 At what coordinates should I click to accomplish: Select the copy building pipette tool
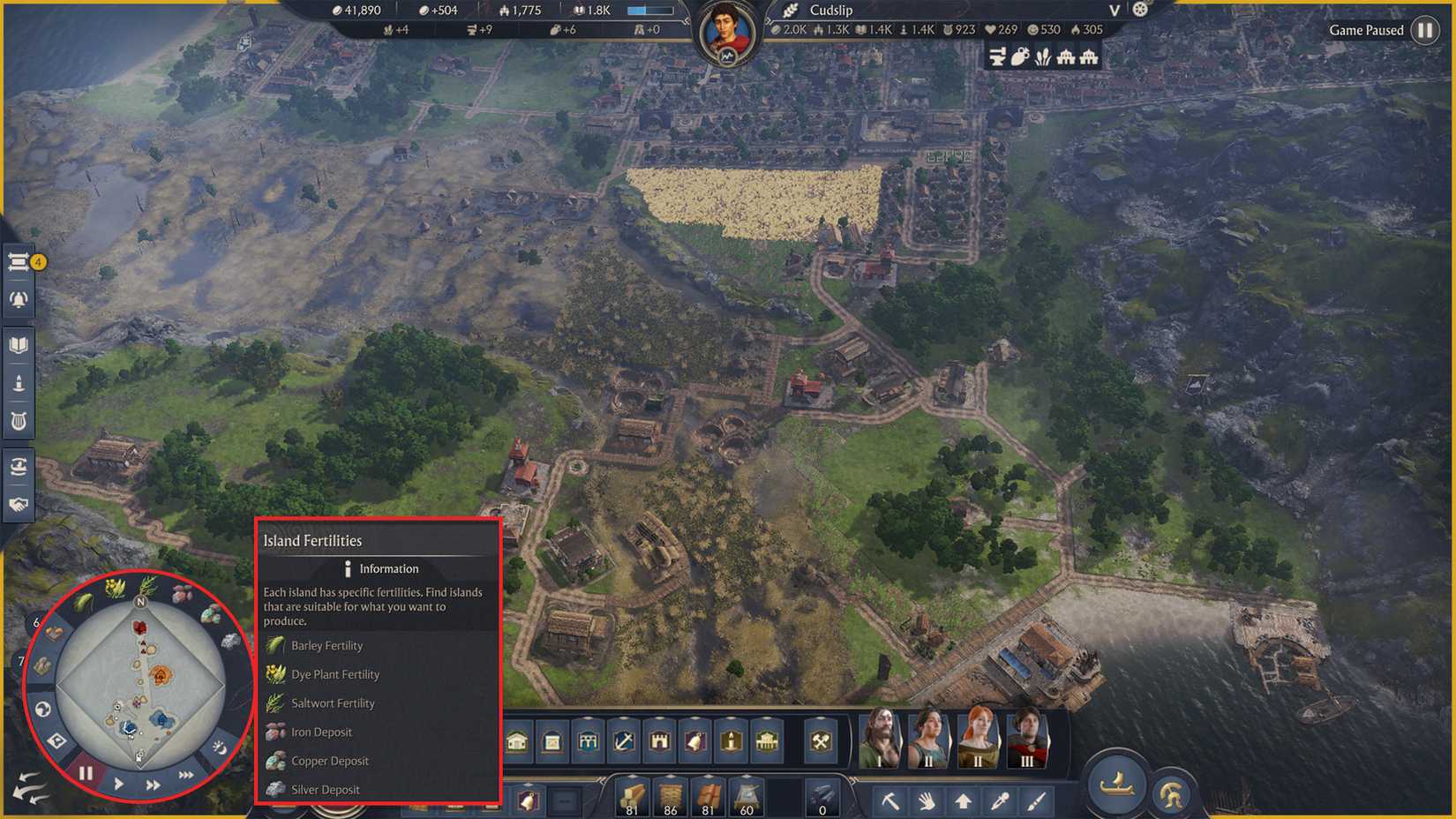(x=1000, y=800)
